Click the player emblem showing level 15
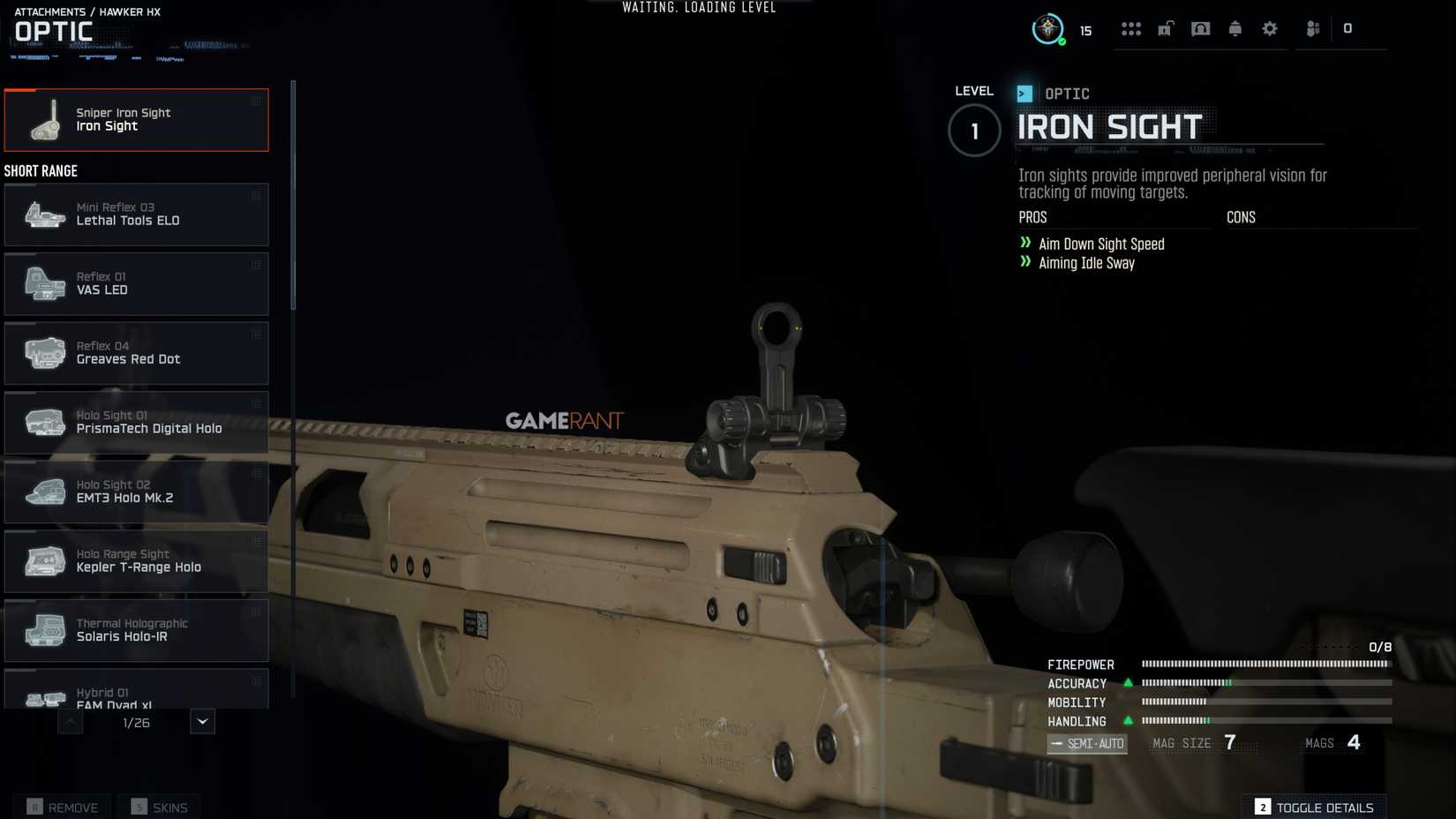 click(1048, 27)
